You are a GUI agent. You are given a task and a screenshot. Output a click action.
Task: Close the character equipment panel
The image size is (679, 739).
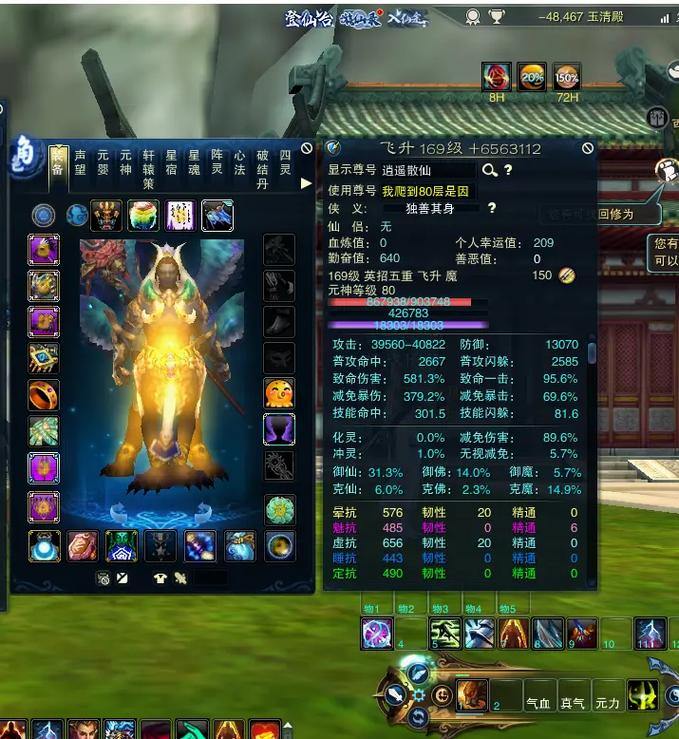coord(307,148)
